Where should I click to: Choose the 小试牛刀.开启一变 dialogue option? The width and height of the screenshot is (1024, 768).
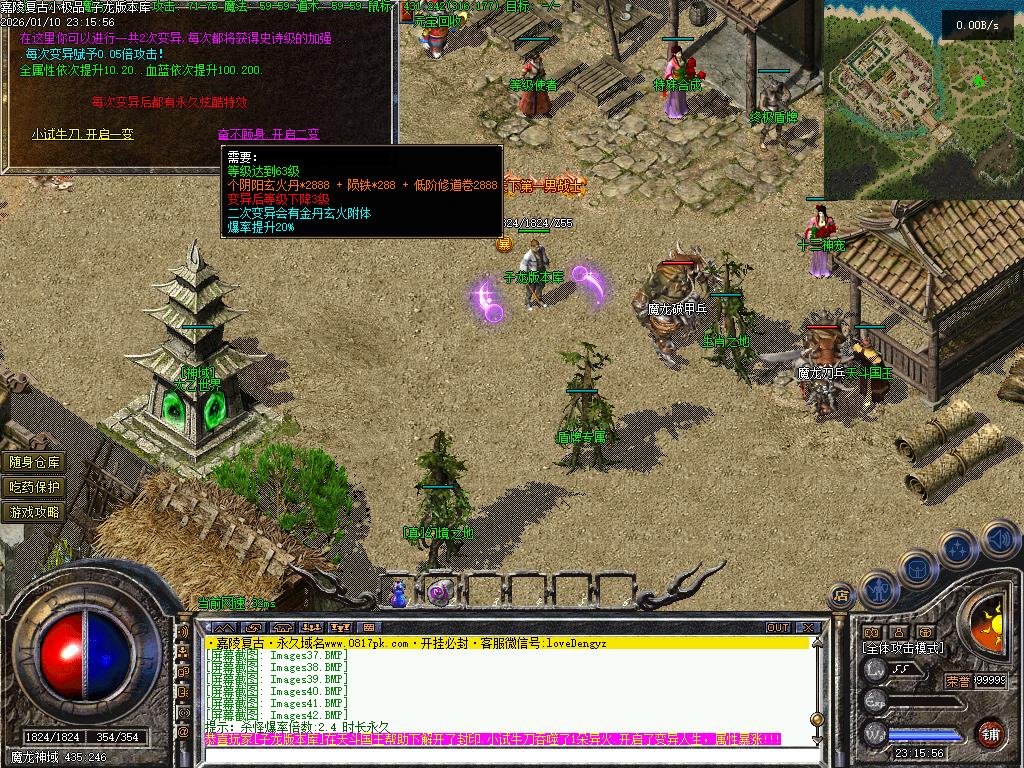pos(82,134)
